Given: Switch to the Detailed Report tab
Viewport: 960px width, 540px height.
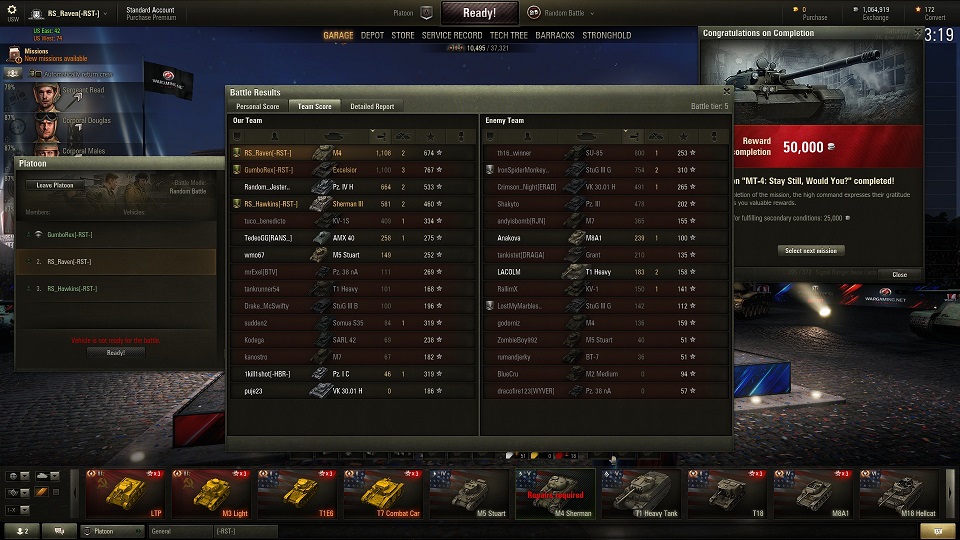Looking at the screenshot, I should click(x=372, y=106).
